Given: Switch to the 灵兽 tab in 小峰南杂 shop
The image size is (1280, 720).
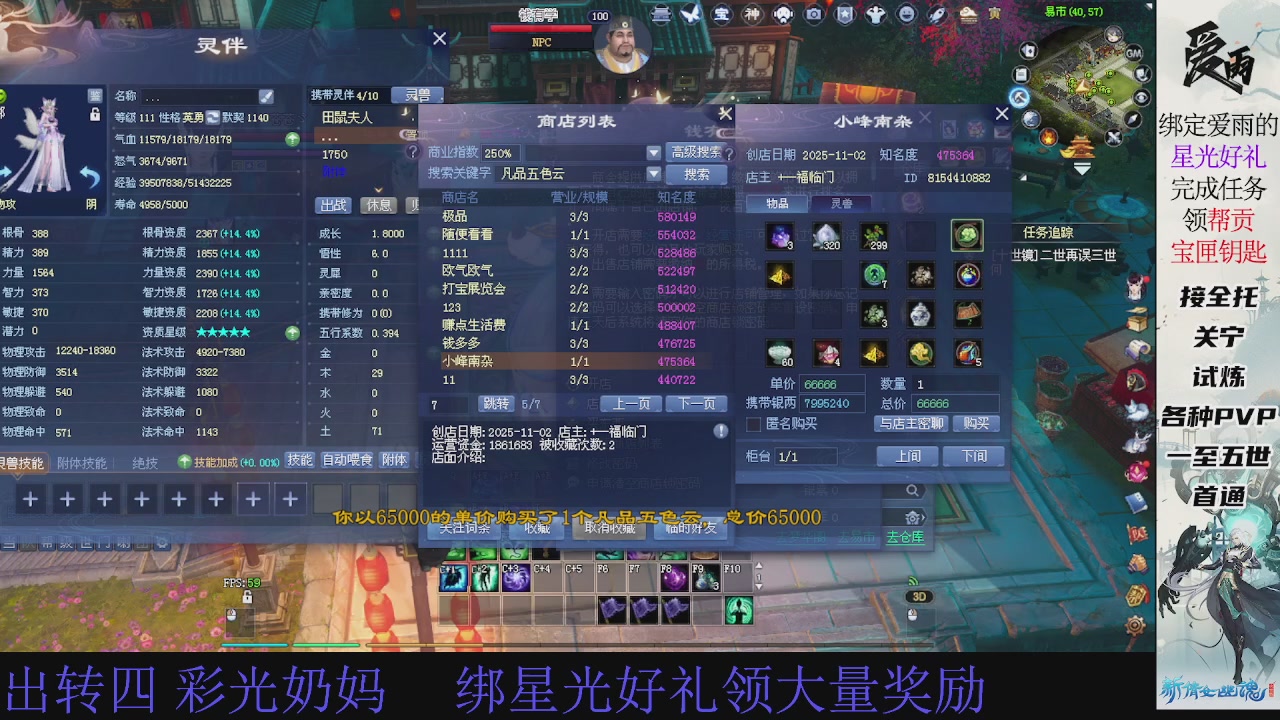Looking at the screenshot, I should (842, 202).
